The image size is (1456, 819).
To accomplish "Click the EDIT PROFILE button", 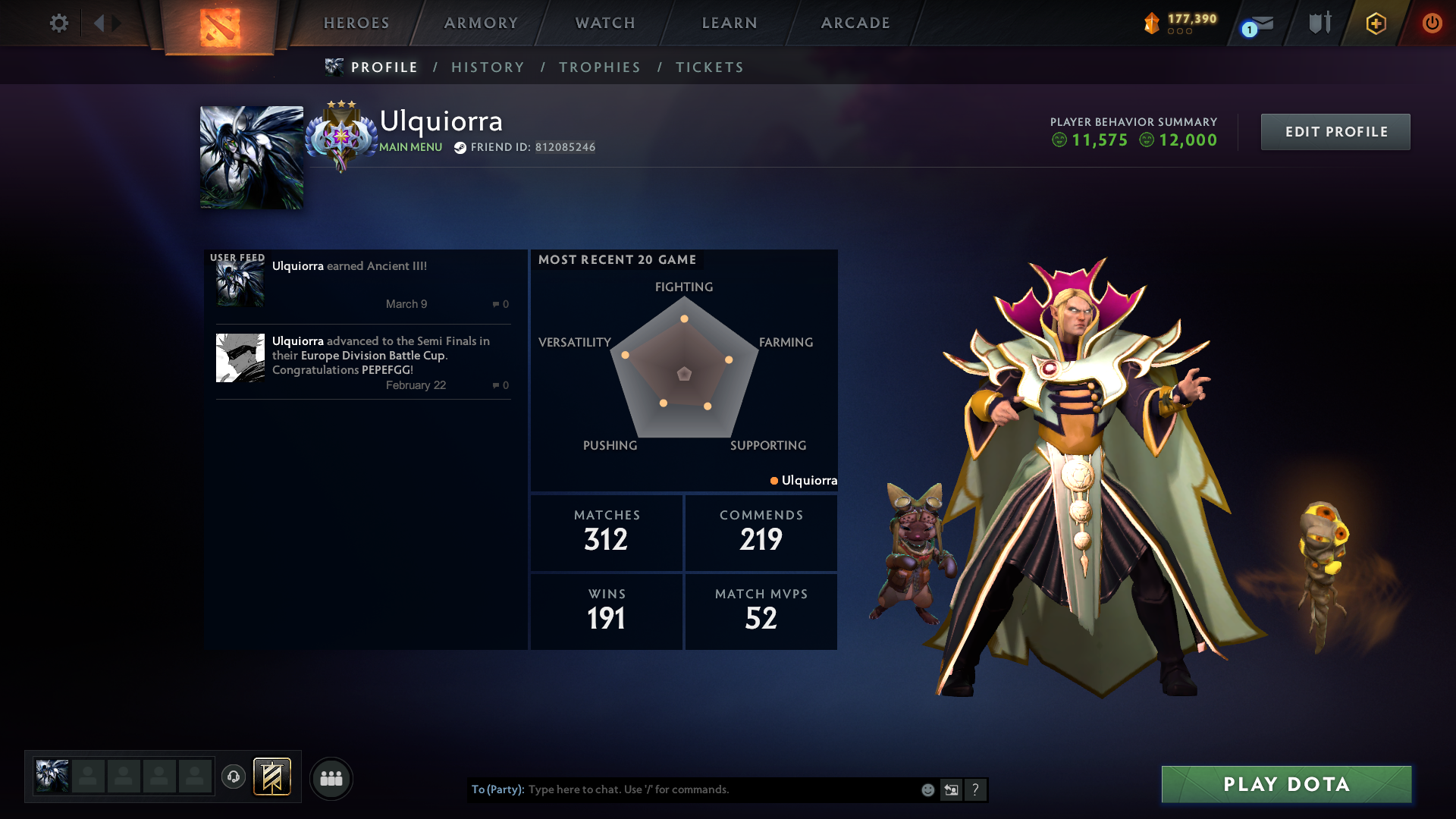I will pyautogui.click(x=1335, y=131).
